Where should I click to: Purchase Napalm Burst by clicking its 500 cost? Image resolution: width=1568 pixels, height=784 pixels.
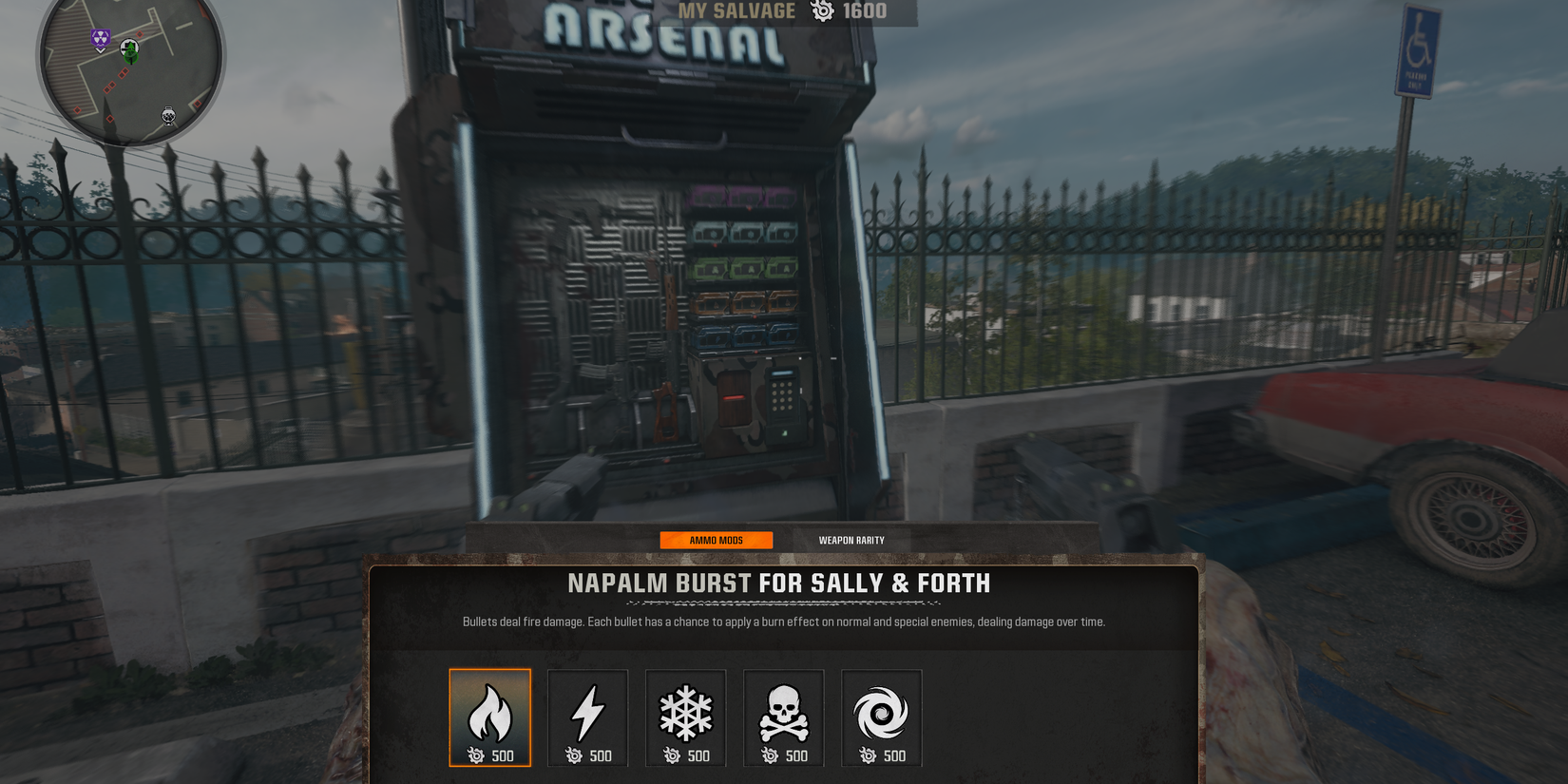490,756
